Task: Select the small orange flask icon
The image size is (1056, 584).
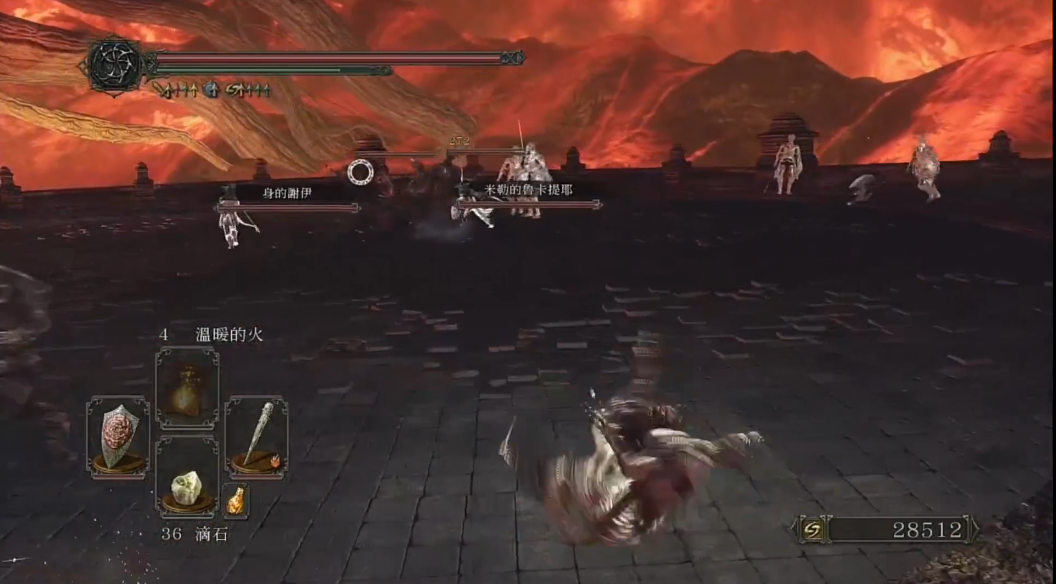Action: click(x=236, y=499)
